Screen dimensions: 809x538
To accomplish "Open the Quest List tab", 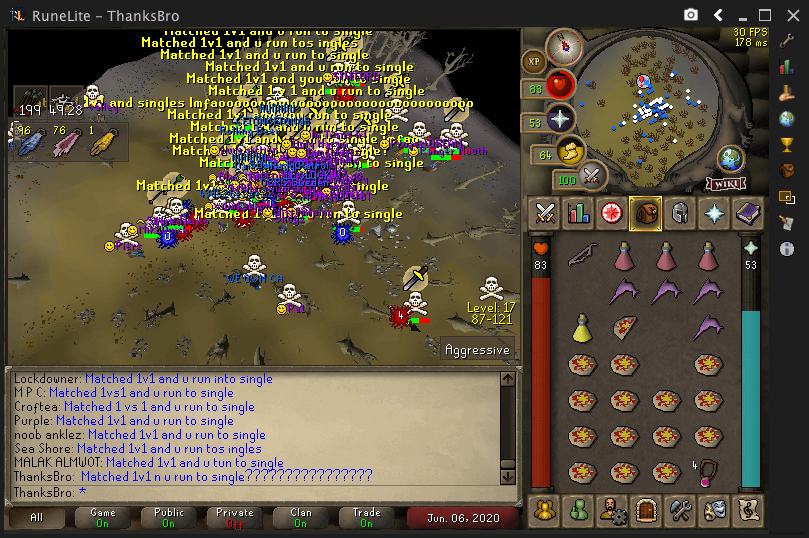I will coord(611,212).
